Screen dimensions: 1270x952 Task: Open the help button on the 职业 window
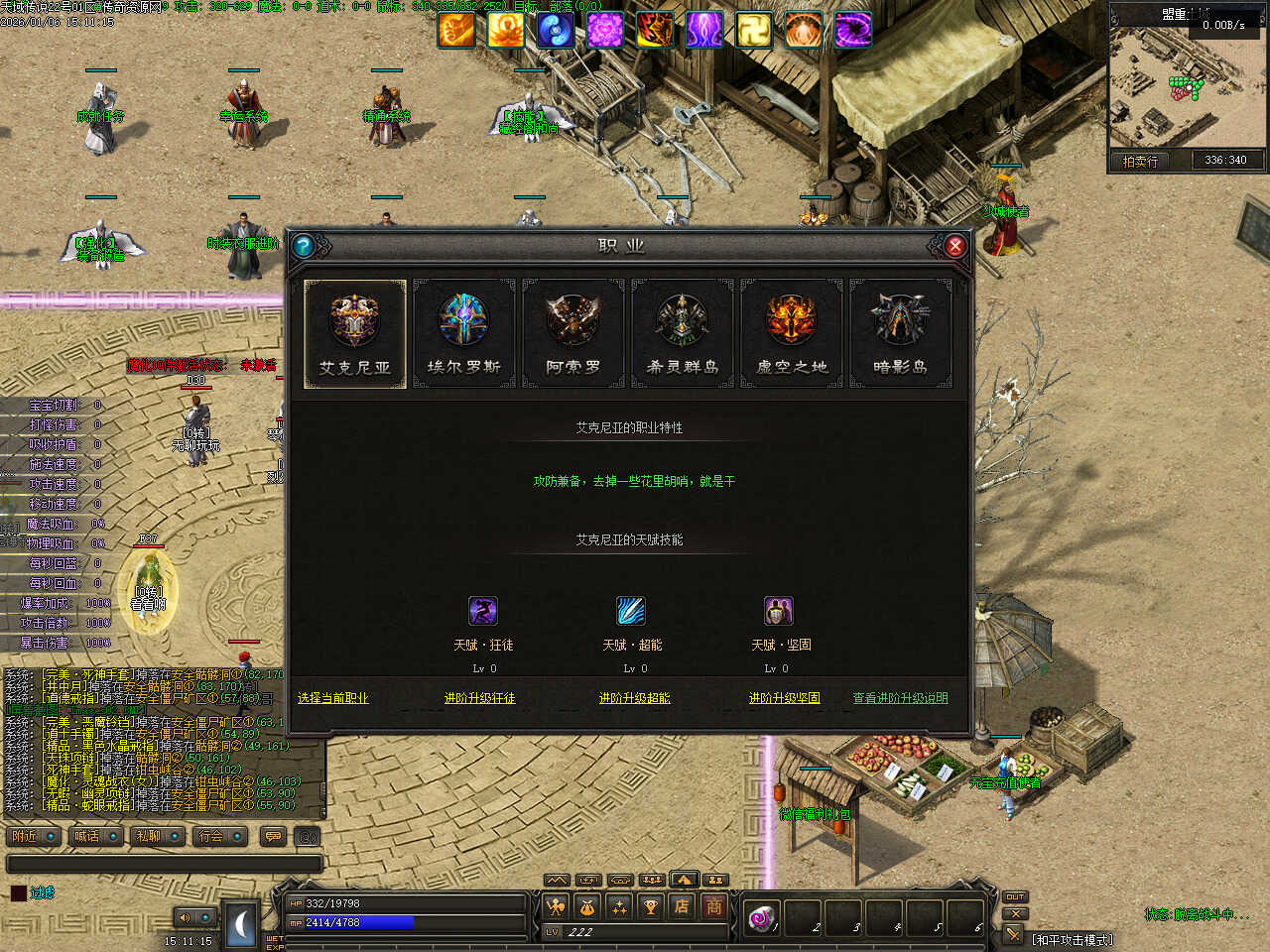[x=304, y=246]
